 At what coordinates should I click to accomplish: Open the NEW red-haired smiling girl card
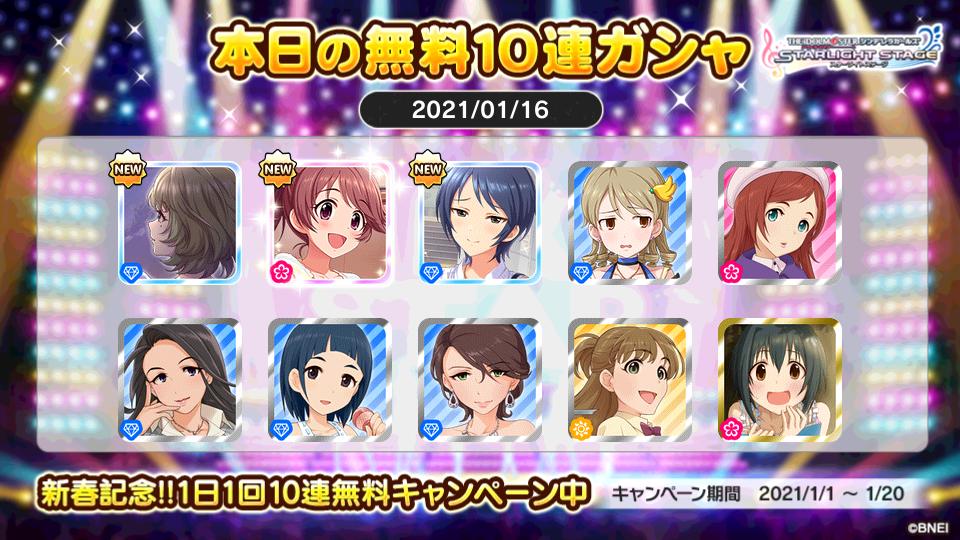pos(329,223)
